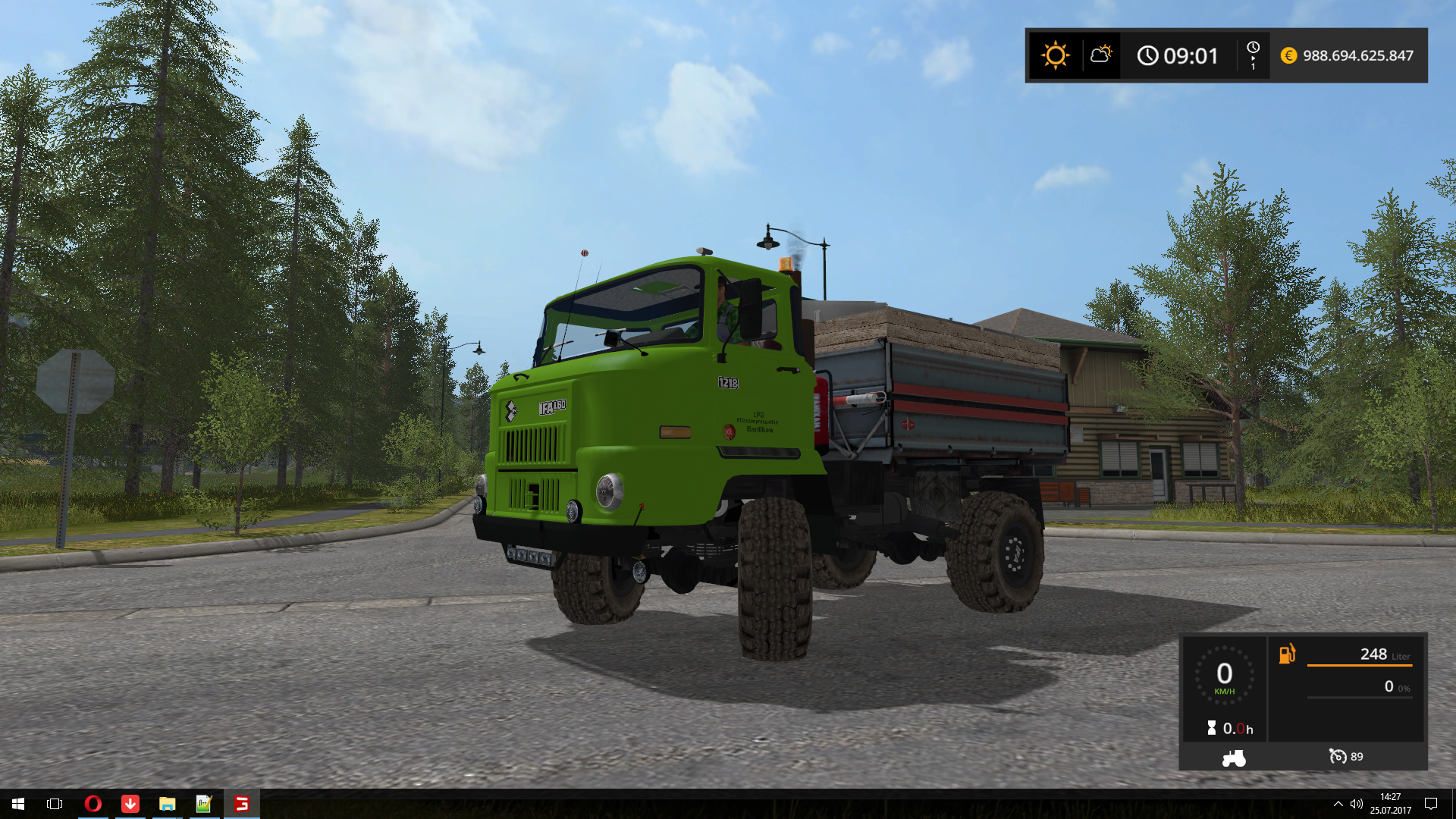1456x819 pixels.
Task: Open the Opera browser from taskbar
Action: click(93, 804)
